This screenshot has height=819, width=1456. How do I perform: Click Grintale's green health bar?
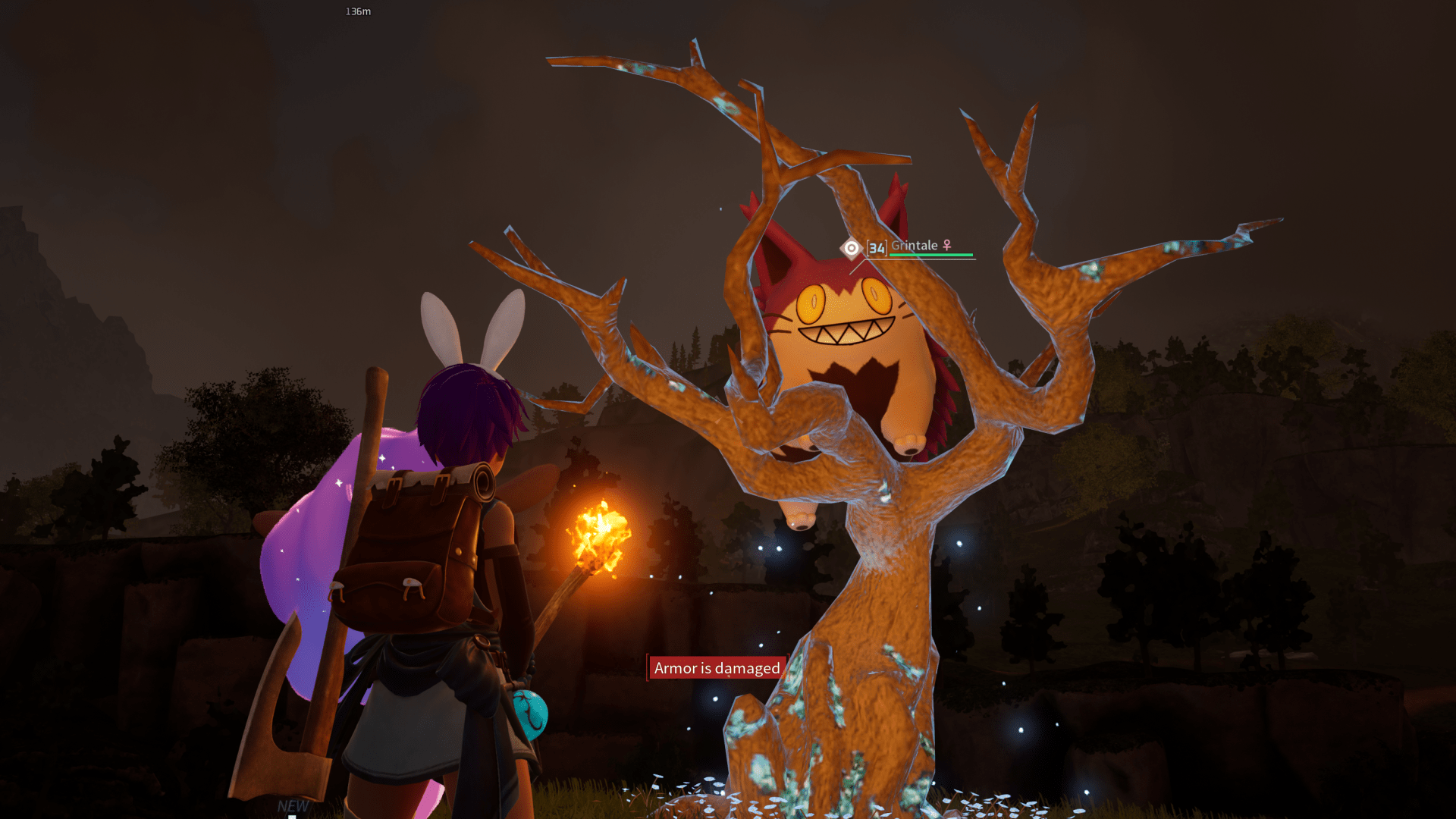(933, 256)
